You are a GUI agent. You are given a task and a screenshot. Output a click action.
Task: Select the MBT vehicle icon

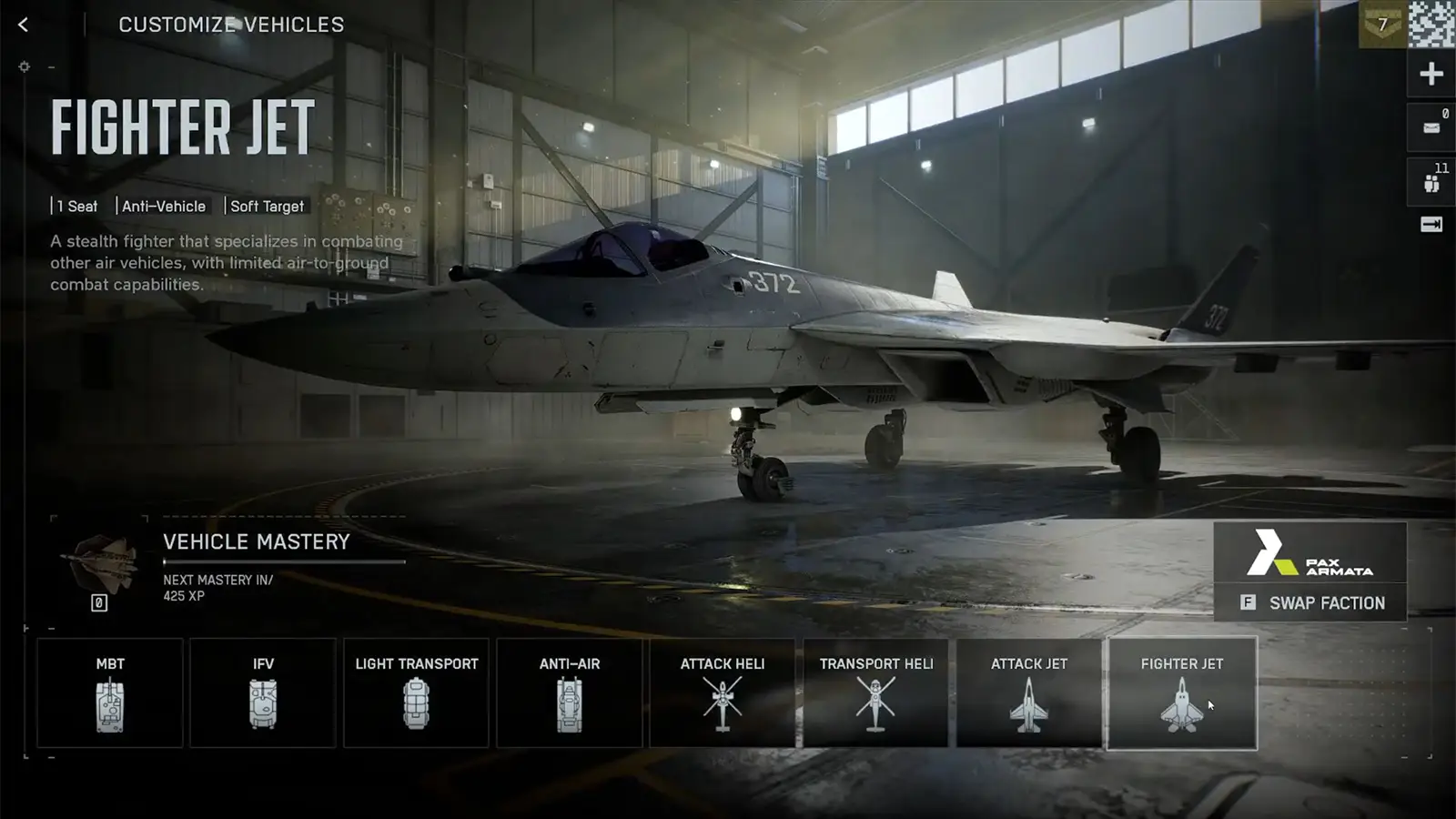click(109, 692)
